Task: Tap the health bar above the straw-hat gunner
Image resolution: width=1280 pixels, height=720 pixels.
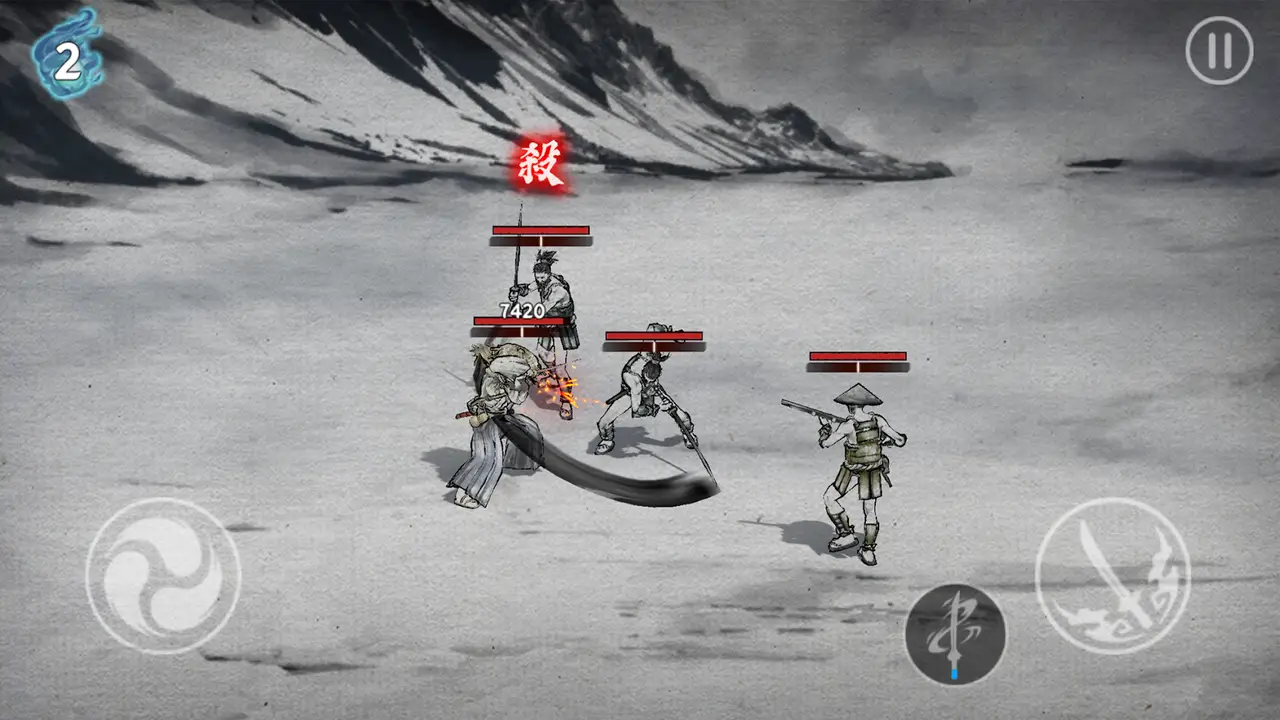Action: click(858, 356)
